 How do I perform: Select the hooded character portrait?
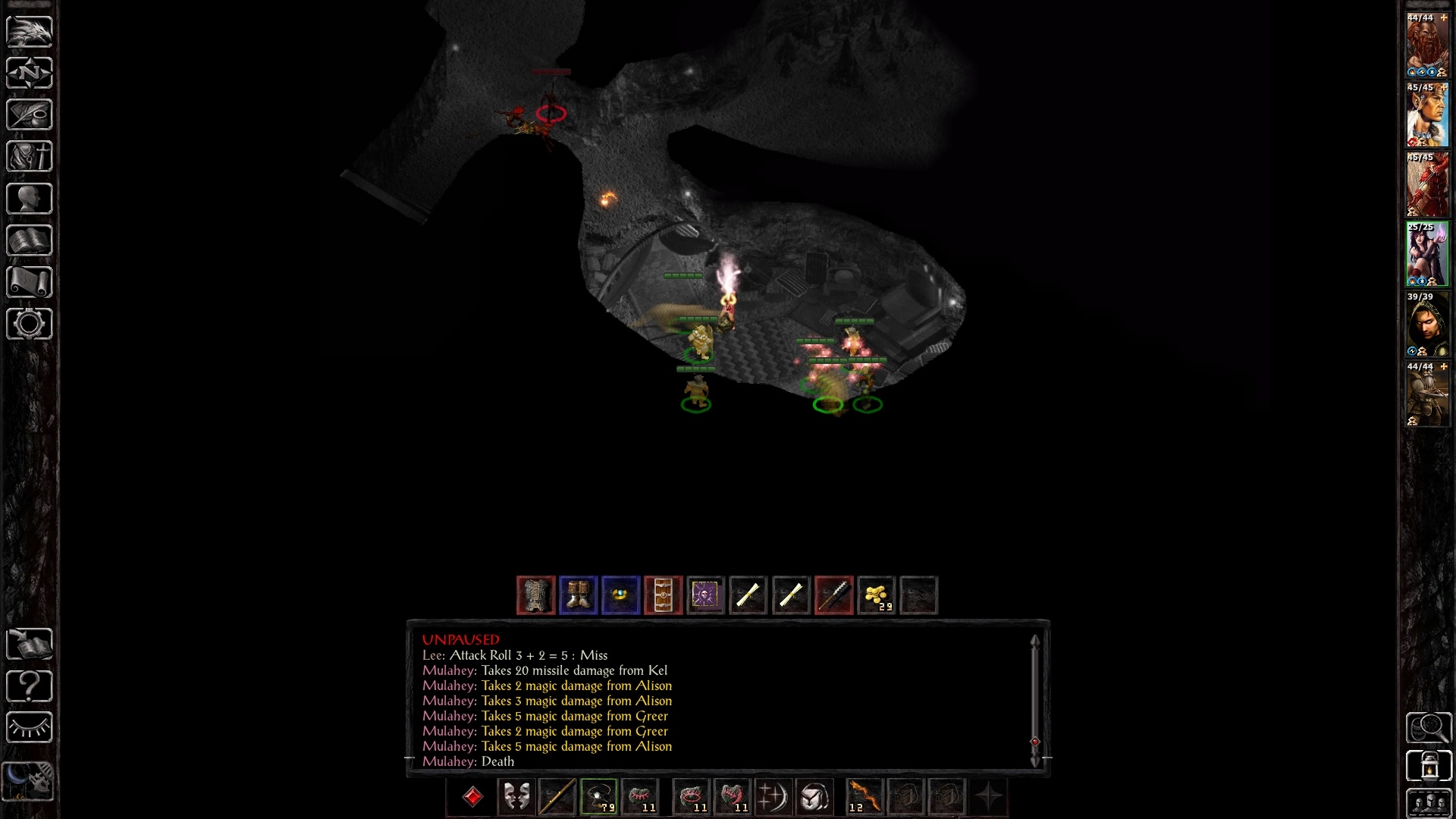[1427, 325]
